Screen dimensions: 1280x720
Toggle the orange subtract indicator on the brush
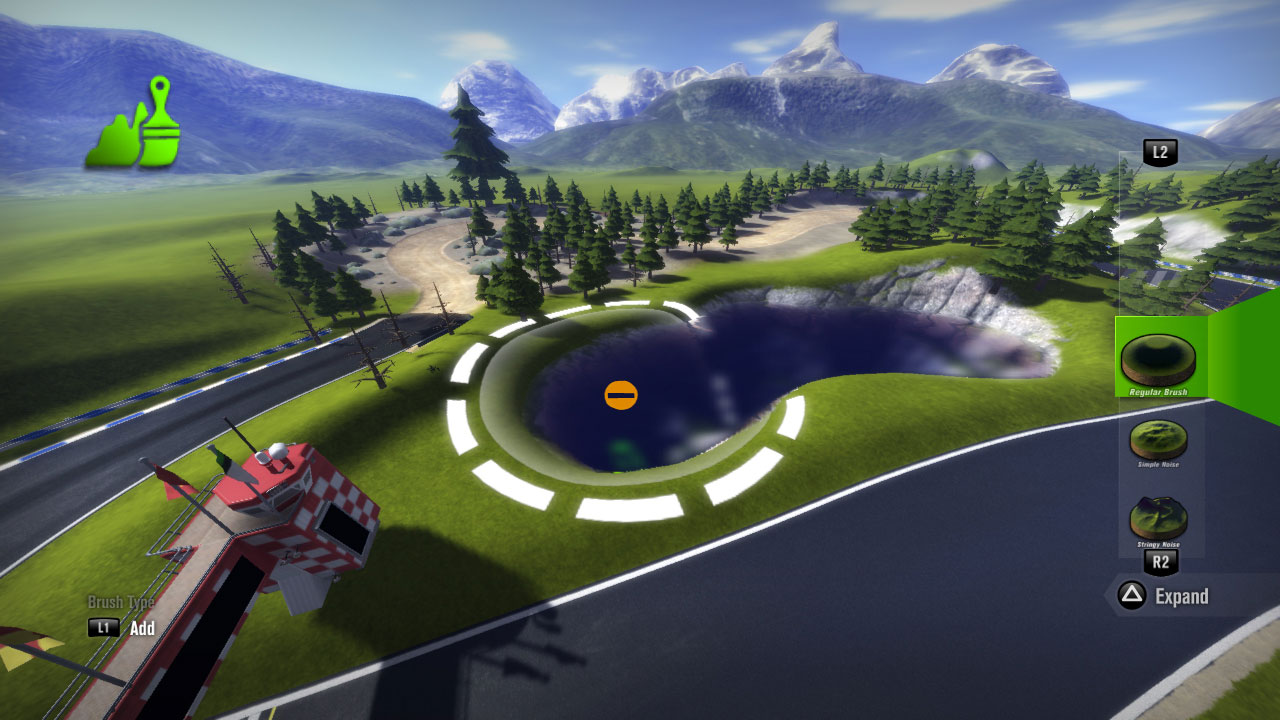click(x=621, y=394)
